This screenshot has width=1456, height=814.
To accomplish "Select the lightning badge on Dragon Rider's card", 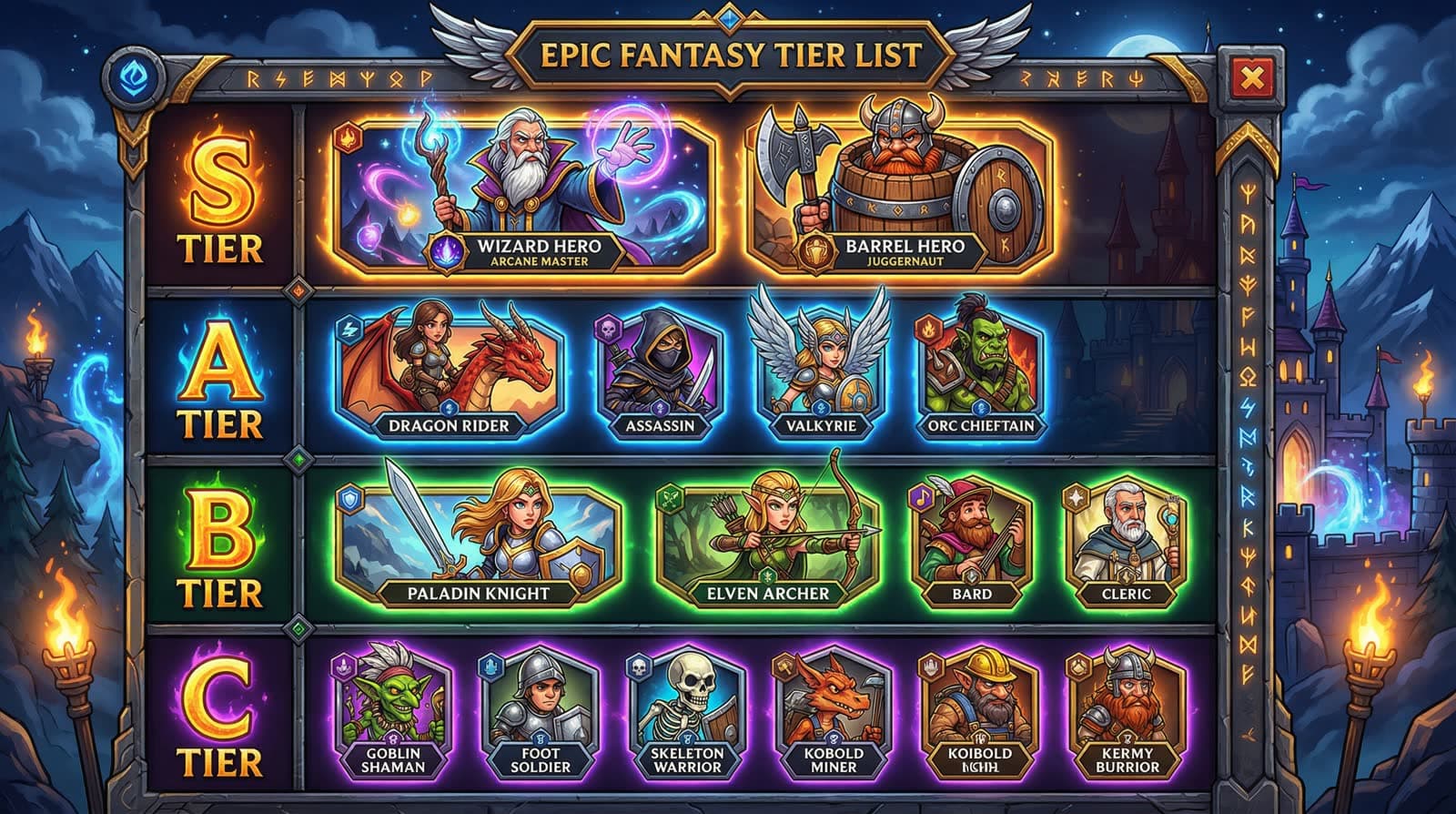I will point(351,330).
